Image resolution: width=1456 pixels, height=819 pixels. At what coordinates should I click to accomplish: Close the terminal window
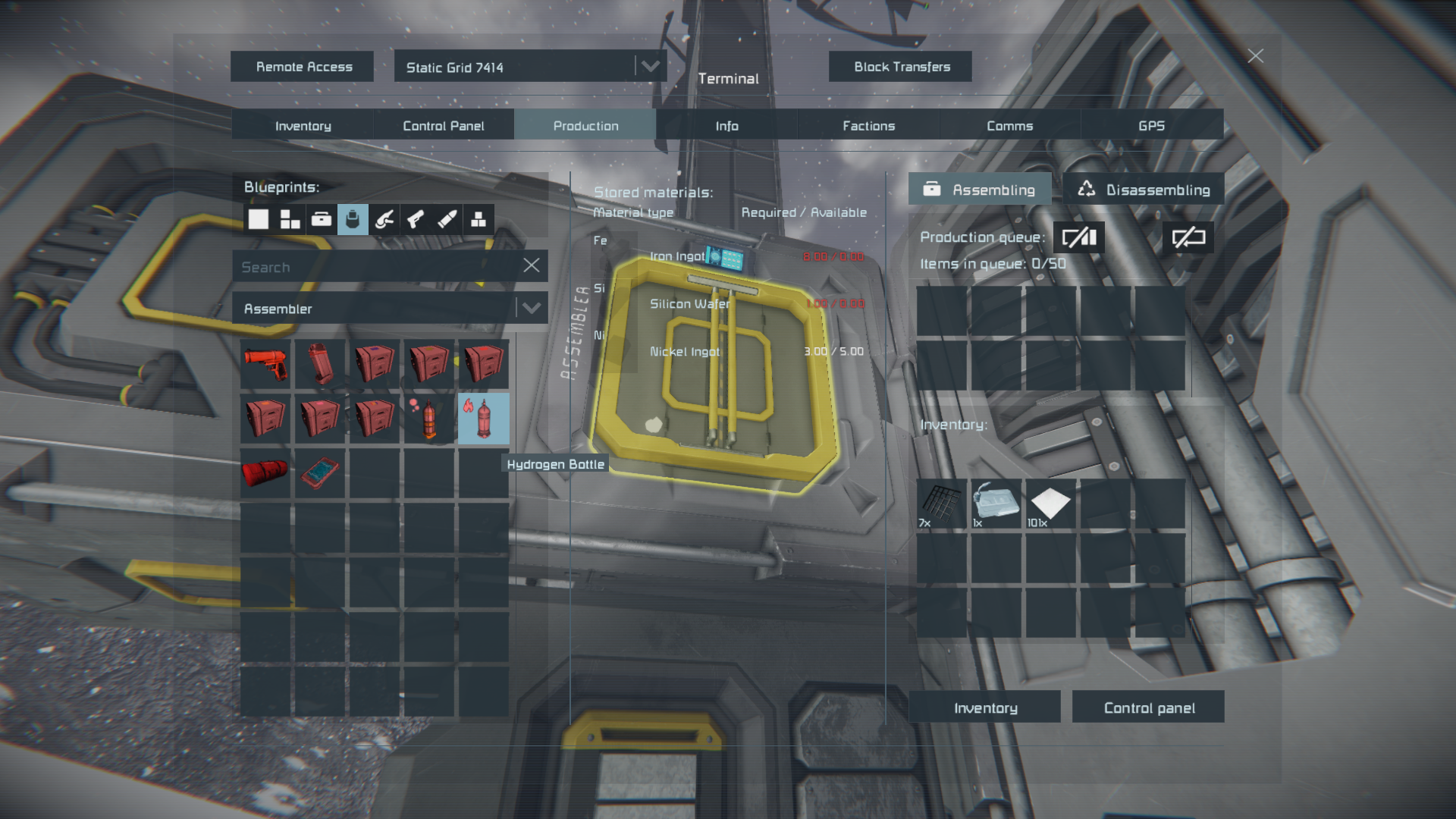(x=1255, y=56)
